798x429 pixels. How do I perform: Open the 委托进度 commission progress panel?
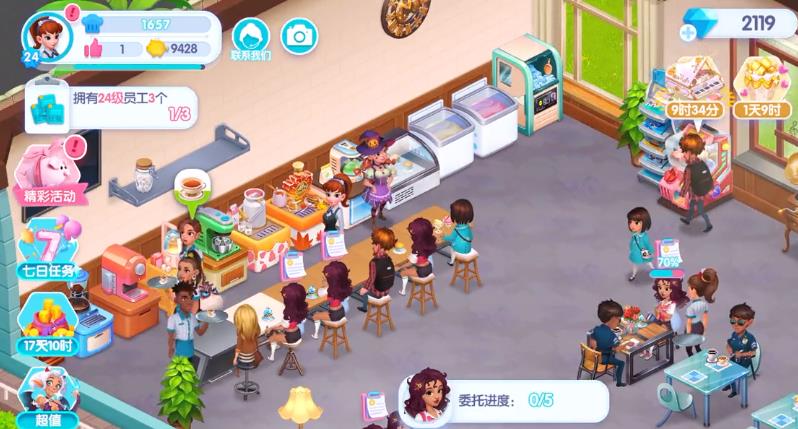(503, 400)
